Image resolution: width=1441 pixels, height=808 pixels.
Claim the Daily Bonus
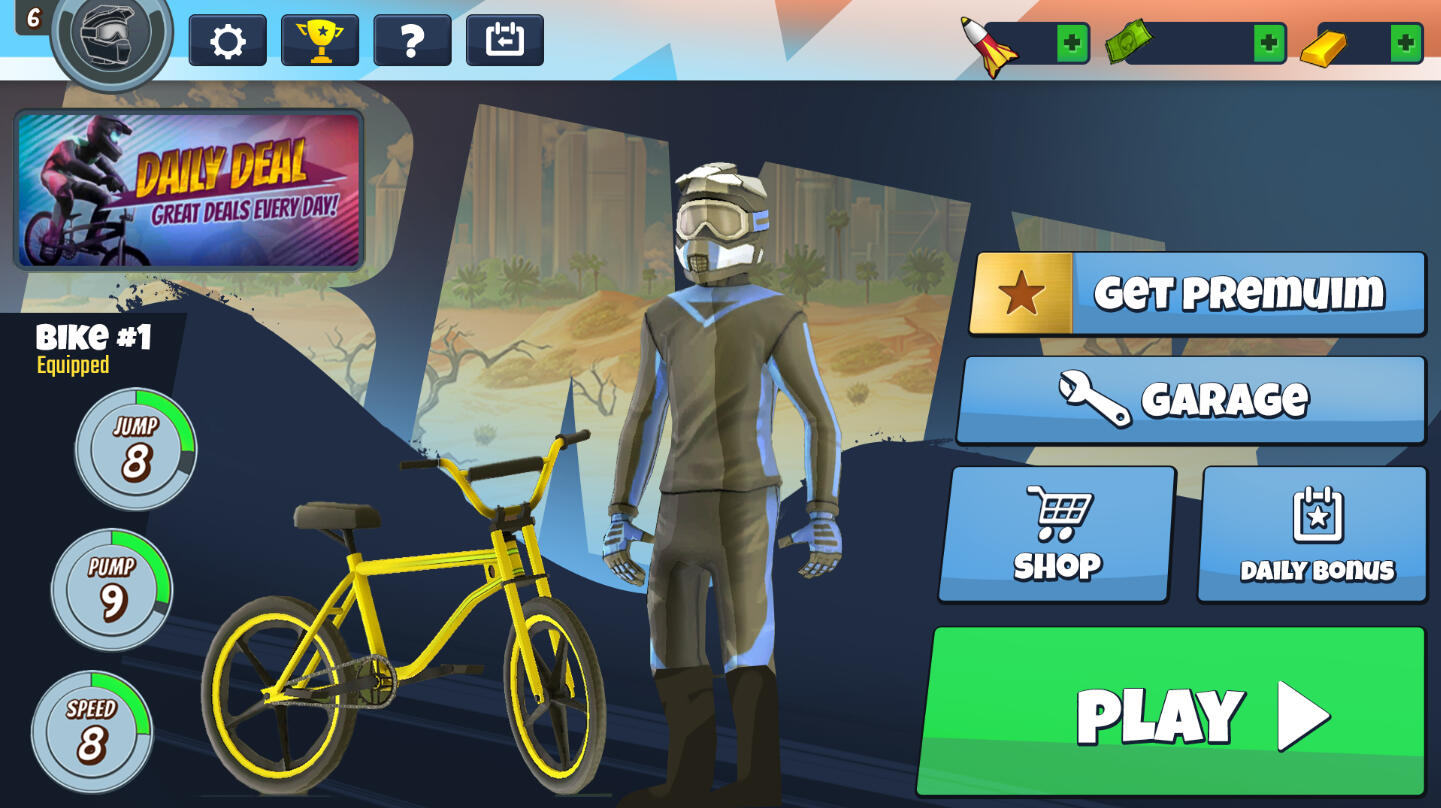(x=1313, y=534)
